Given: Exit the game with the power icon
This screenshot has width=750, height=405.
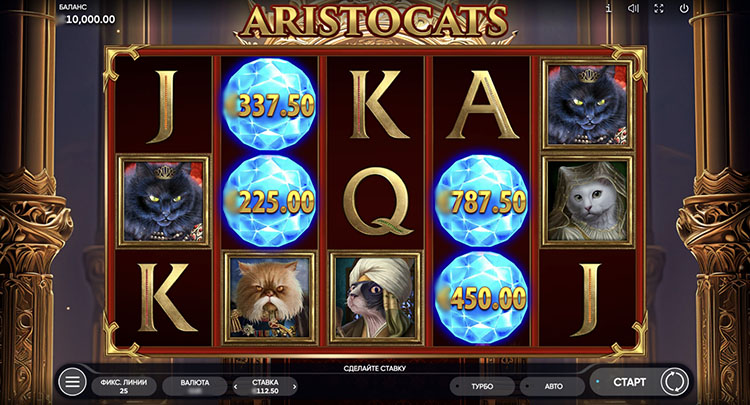Looking at the screenshot, I should click(x=684, y=9).
